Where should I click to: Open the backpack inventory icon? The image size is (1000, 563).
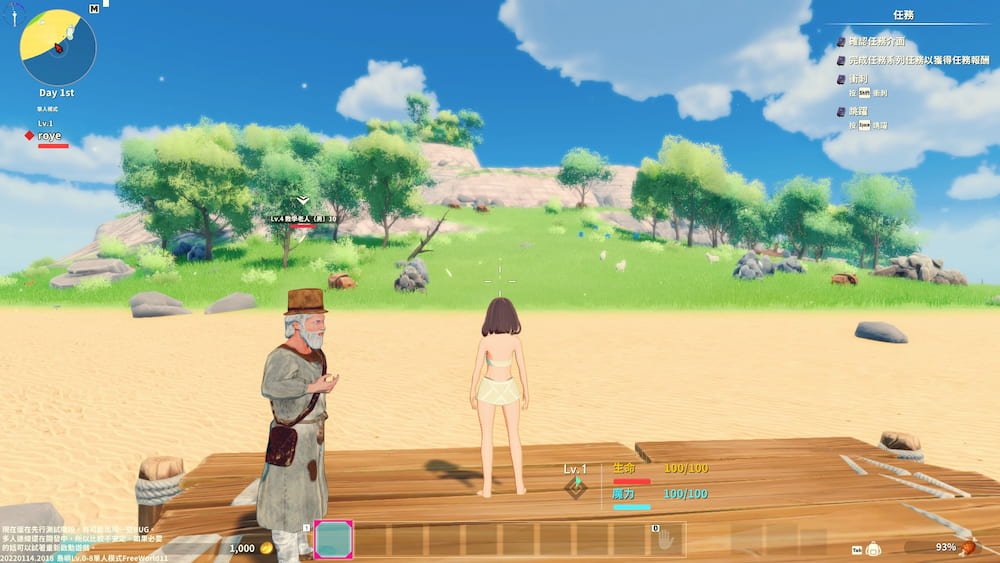(x=873, y=548)
